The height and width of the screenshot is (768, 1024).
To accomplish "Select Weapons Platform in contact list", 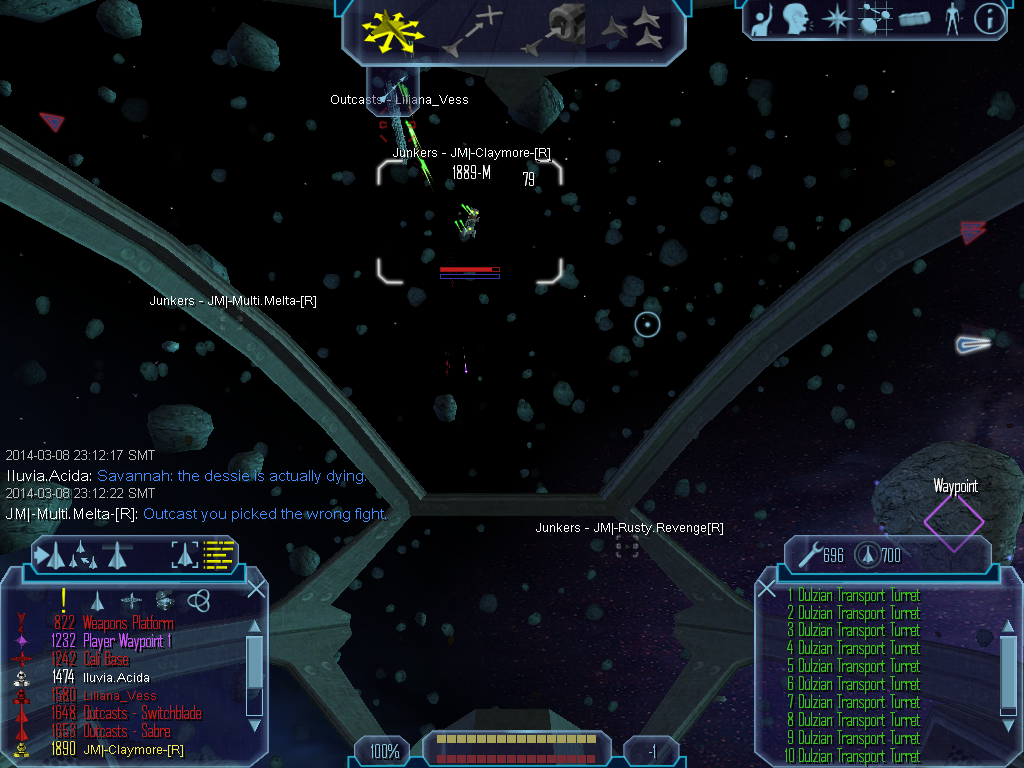I will click(x=127, y=623).
